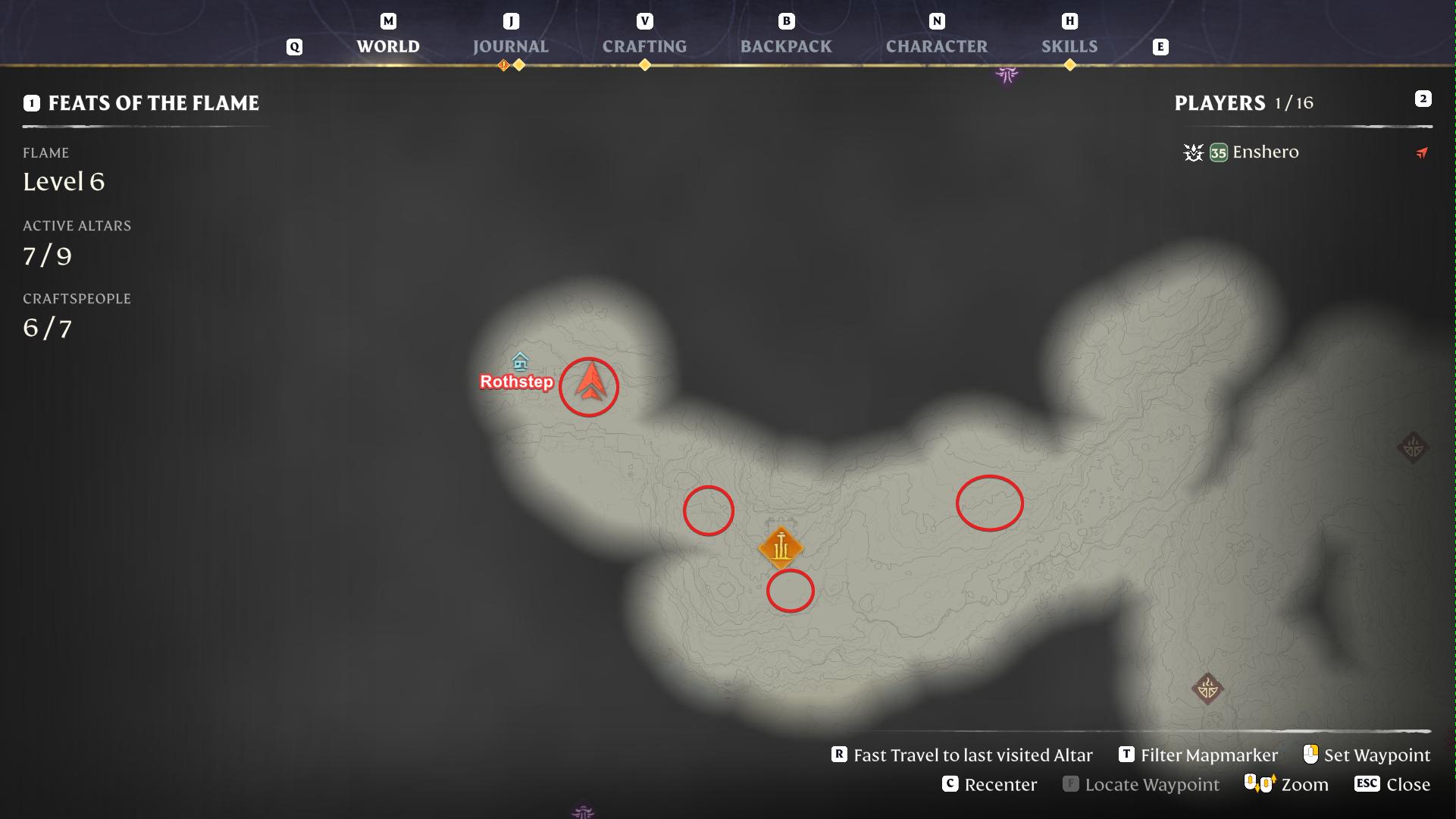Click the red player arrow marker
The width and height of the screenshot is (1456, 819).
pyautogui.click(x=590, y=381)
